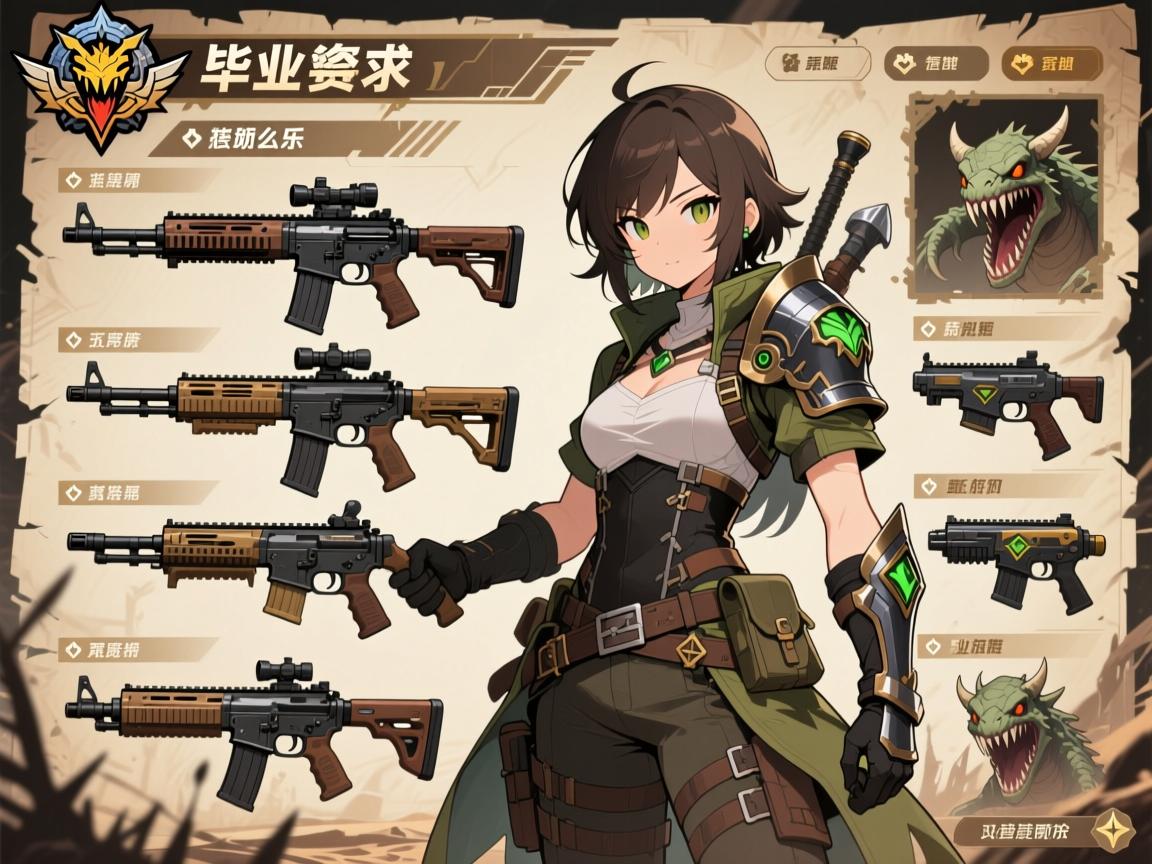This screenshot has width=1152, height=864.
Task: Open the gold-lettered tab with gold heart icon
Action: (x=1051, y=64)
